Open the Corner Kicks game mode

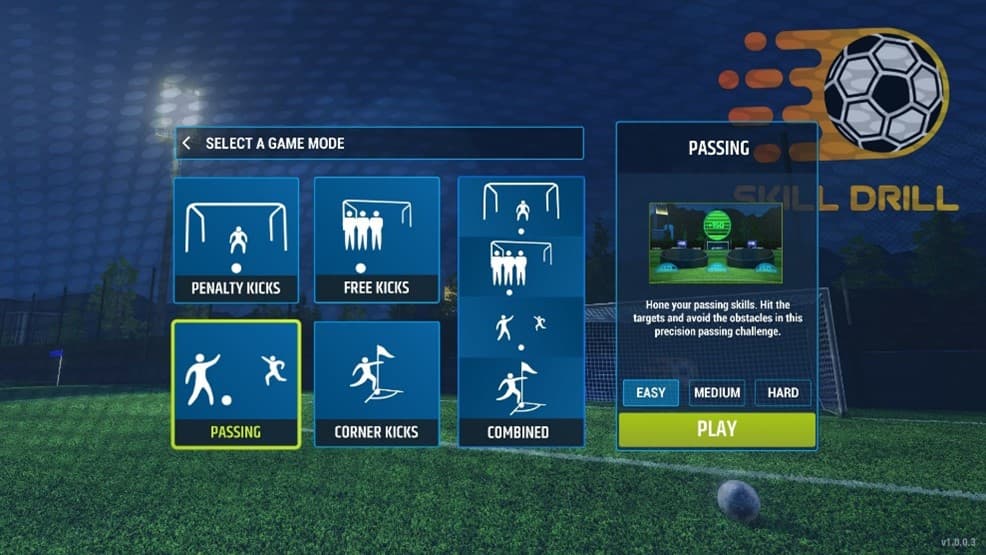point(377,384)
